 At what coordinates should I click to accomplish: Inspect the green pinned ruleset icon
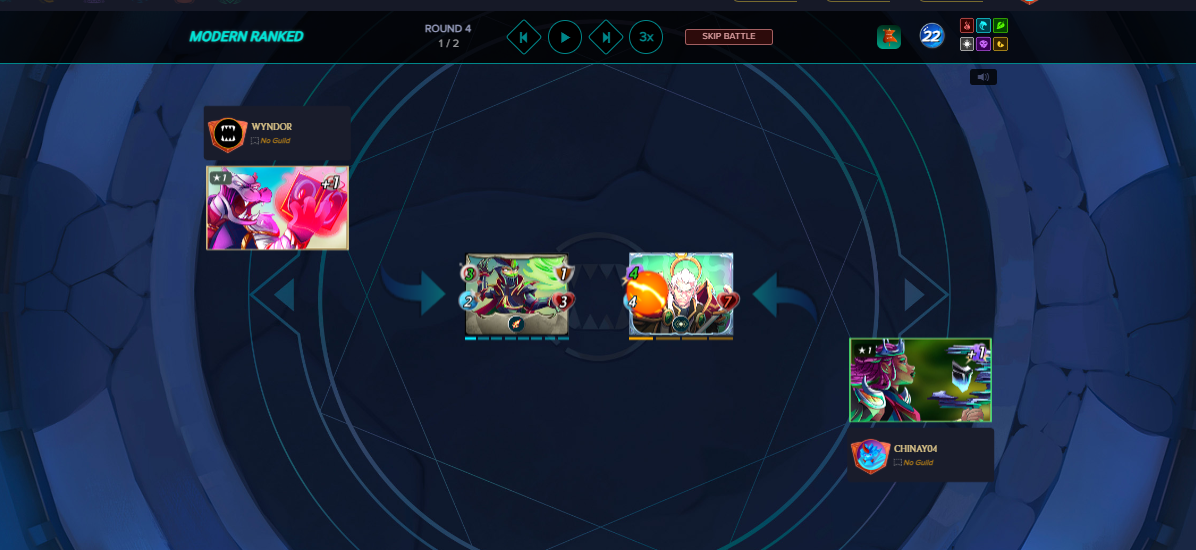(x=889, y=37)
